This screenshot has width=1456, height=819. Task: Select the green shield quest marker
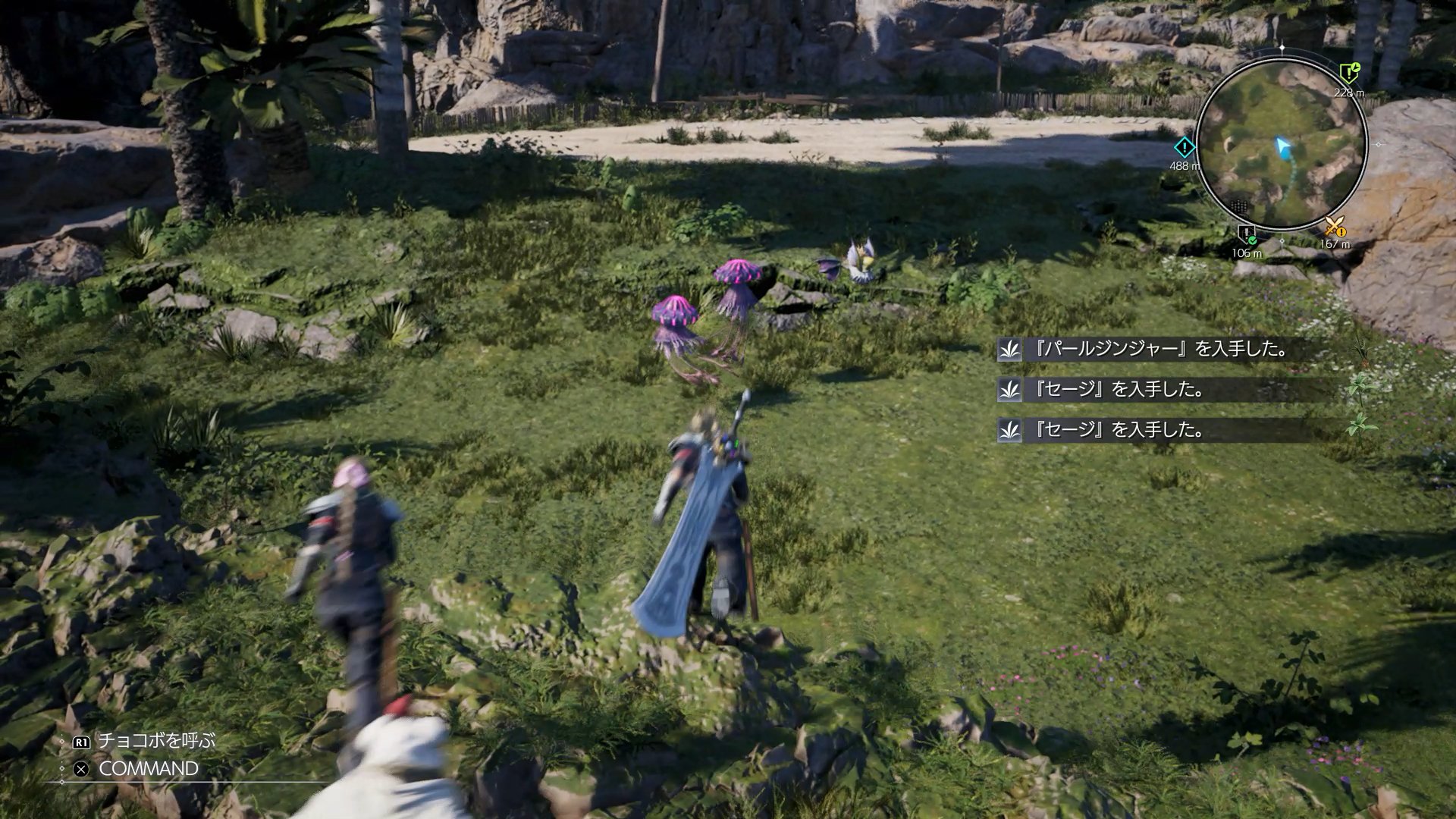[1348, 73]
